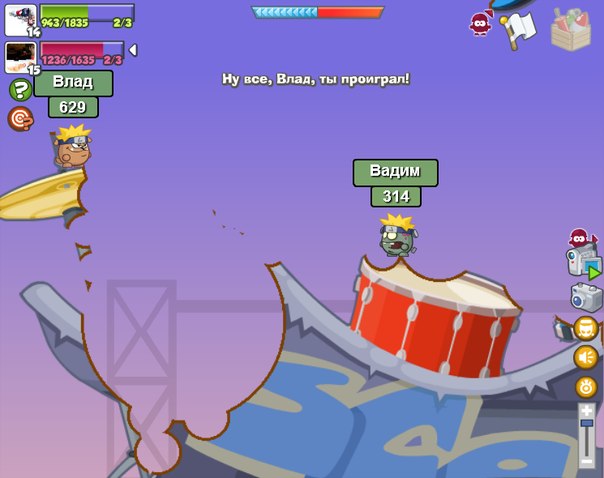Click the white surrender flag

point(519,30)
